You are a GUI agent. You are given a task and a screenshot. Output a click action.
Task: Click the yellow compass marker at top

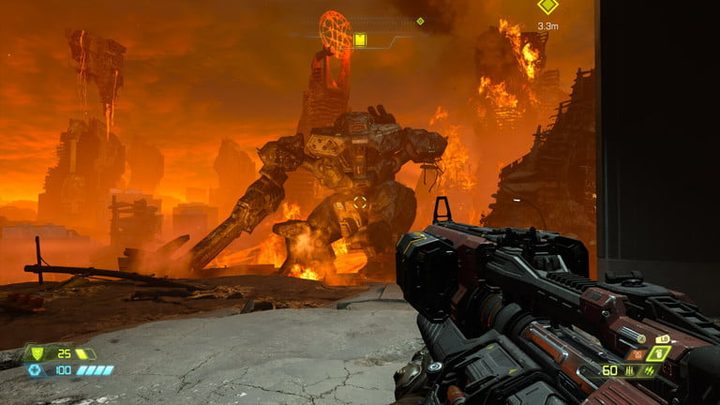coord(360,40)
